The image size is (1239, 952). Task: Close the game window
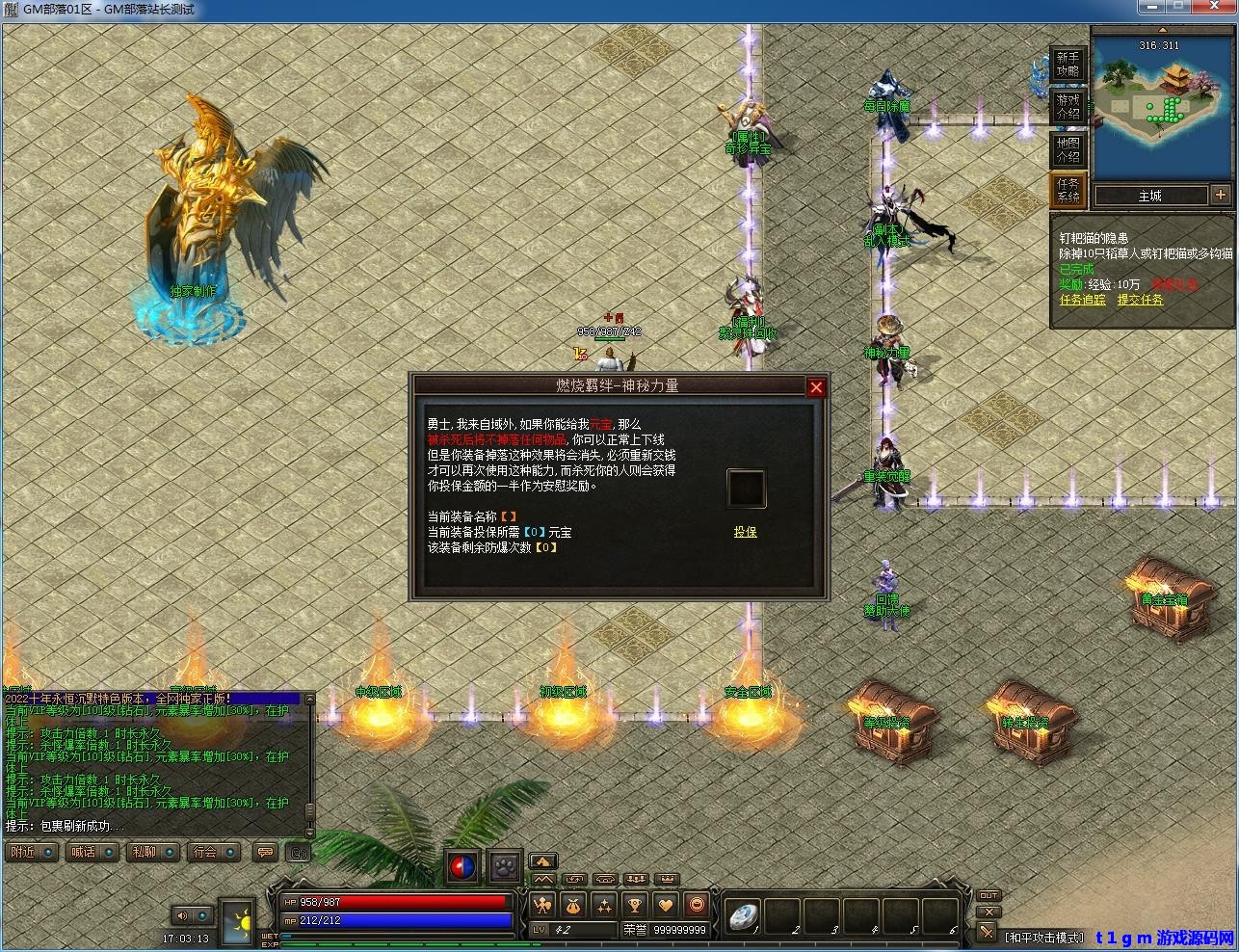point(1222,9)
